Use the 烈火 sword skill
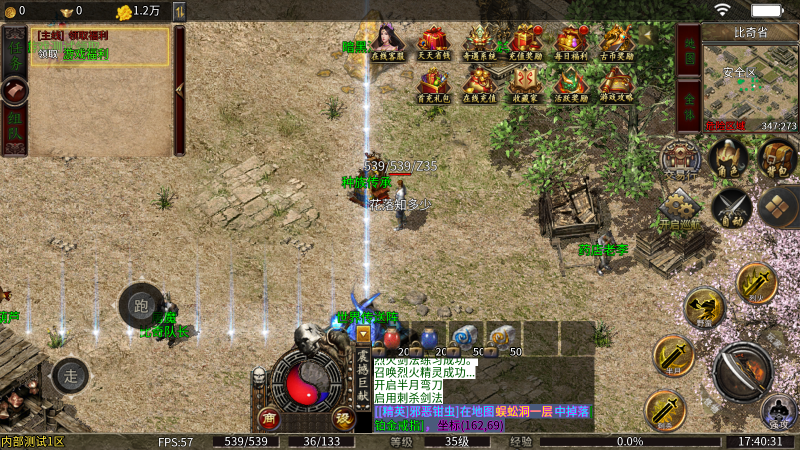Image resolution: width=800 pixels, height=450 pixels. tap(756, 283)
